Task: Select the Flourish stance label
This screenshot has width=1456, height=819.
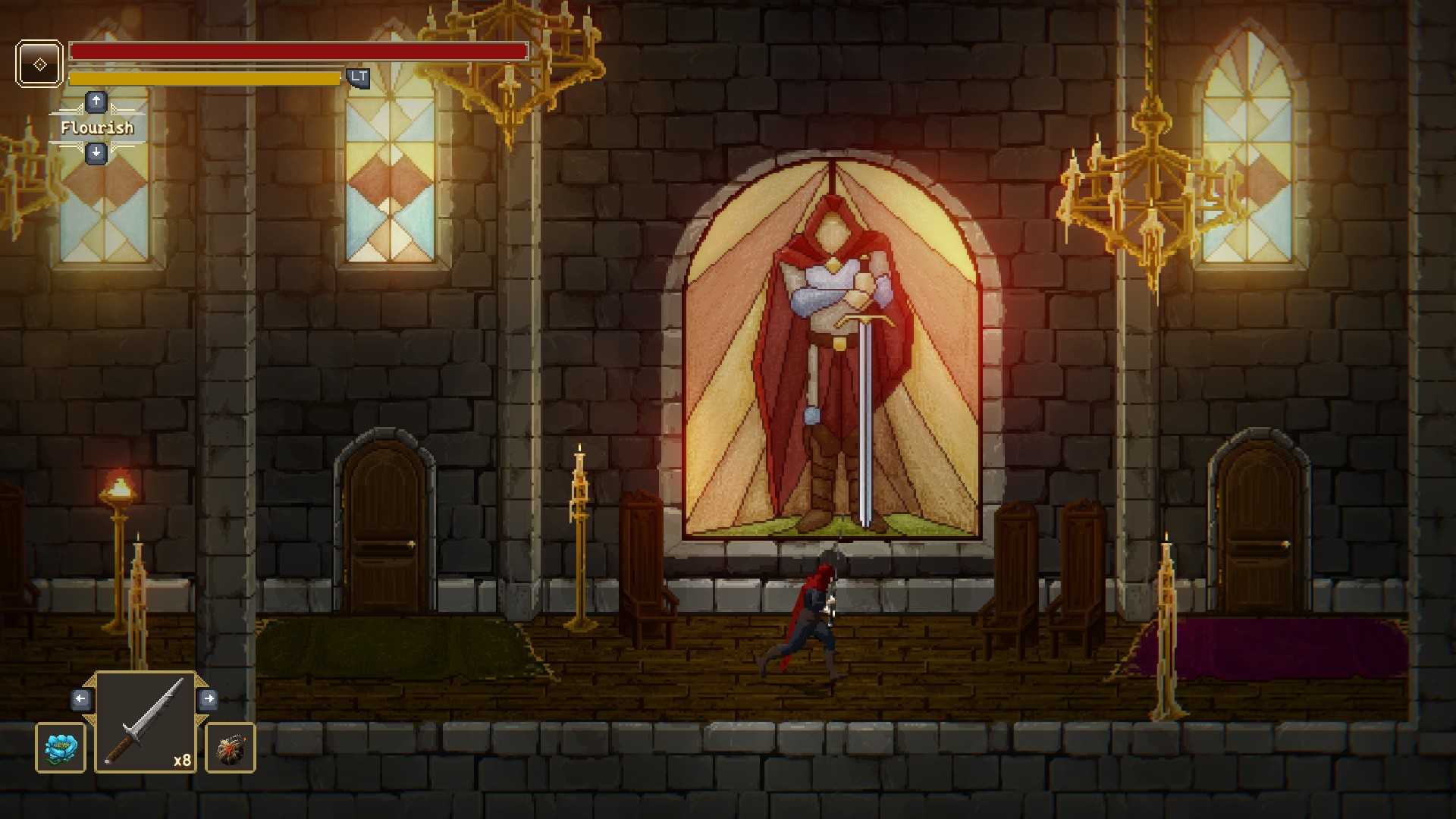Action: point(97,127)
